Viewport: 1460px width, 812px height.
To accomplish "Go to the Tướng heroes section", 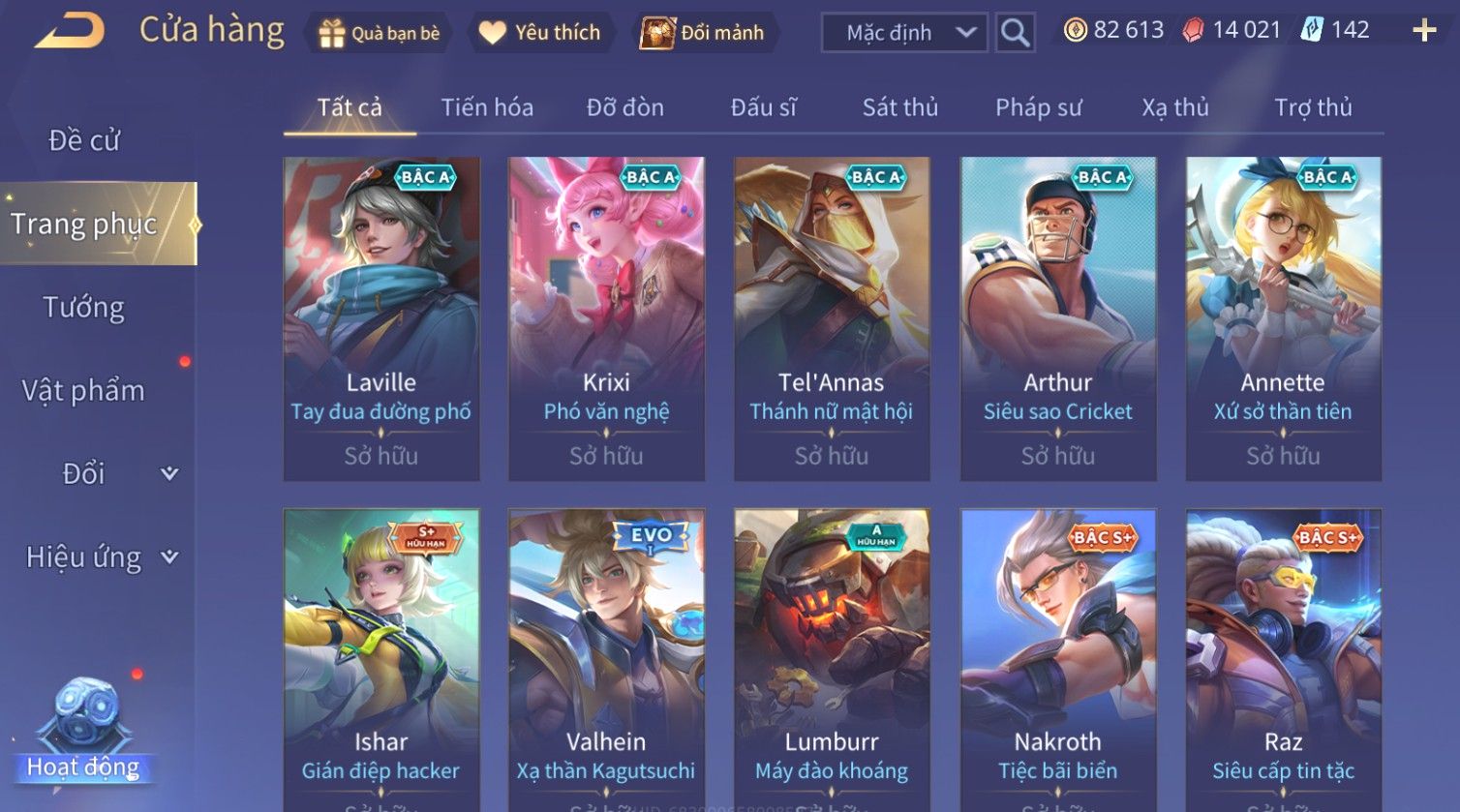I will point(84,308).
